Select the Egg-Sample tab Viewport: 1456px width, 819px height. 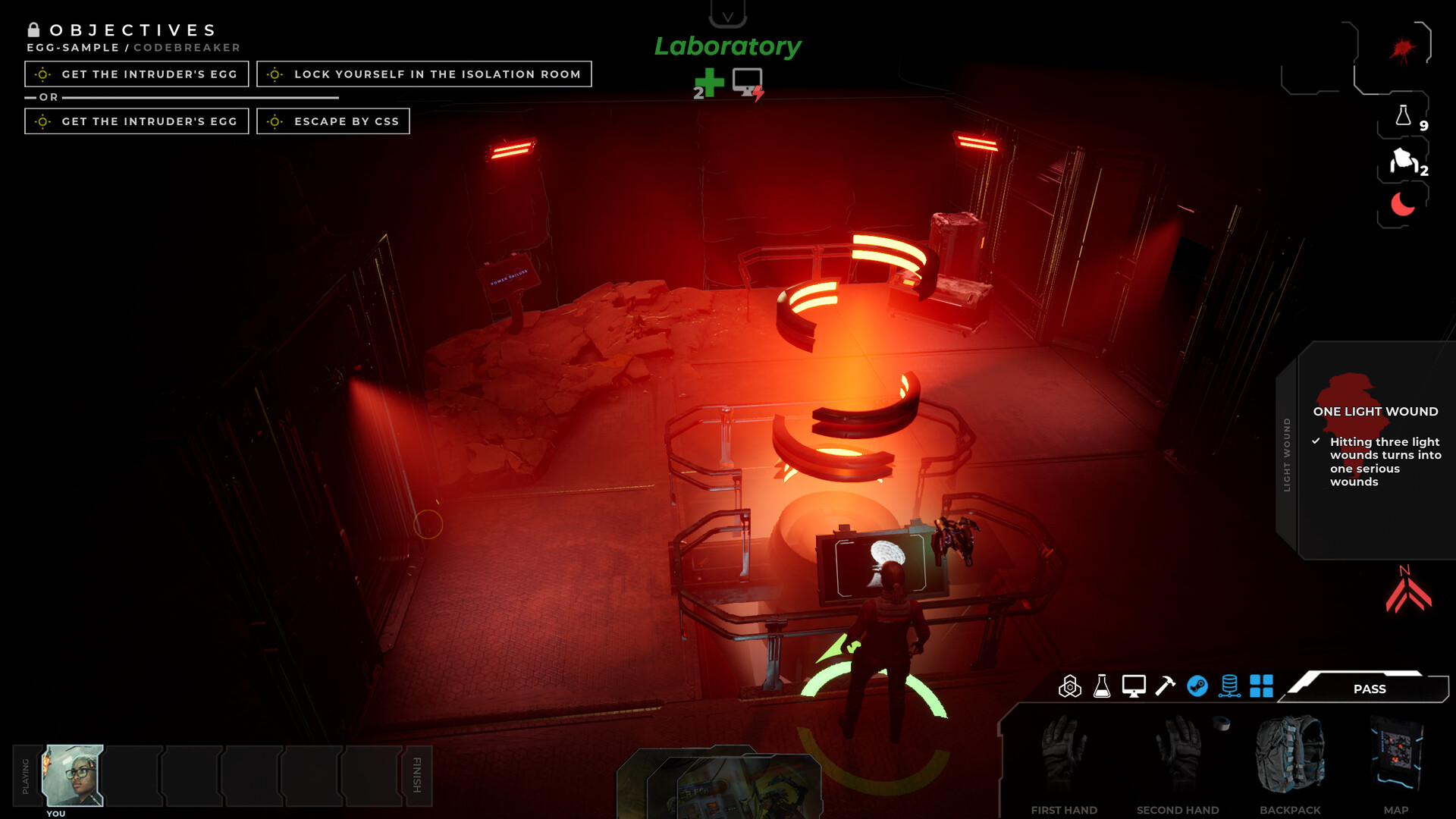coord(72,46)
